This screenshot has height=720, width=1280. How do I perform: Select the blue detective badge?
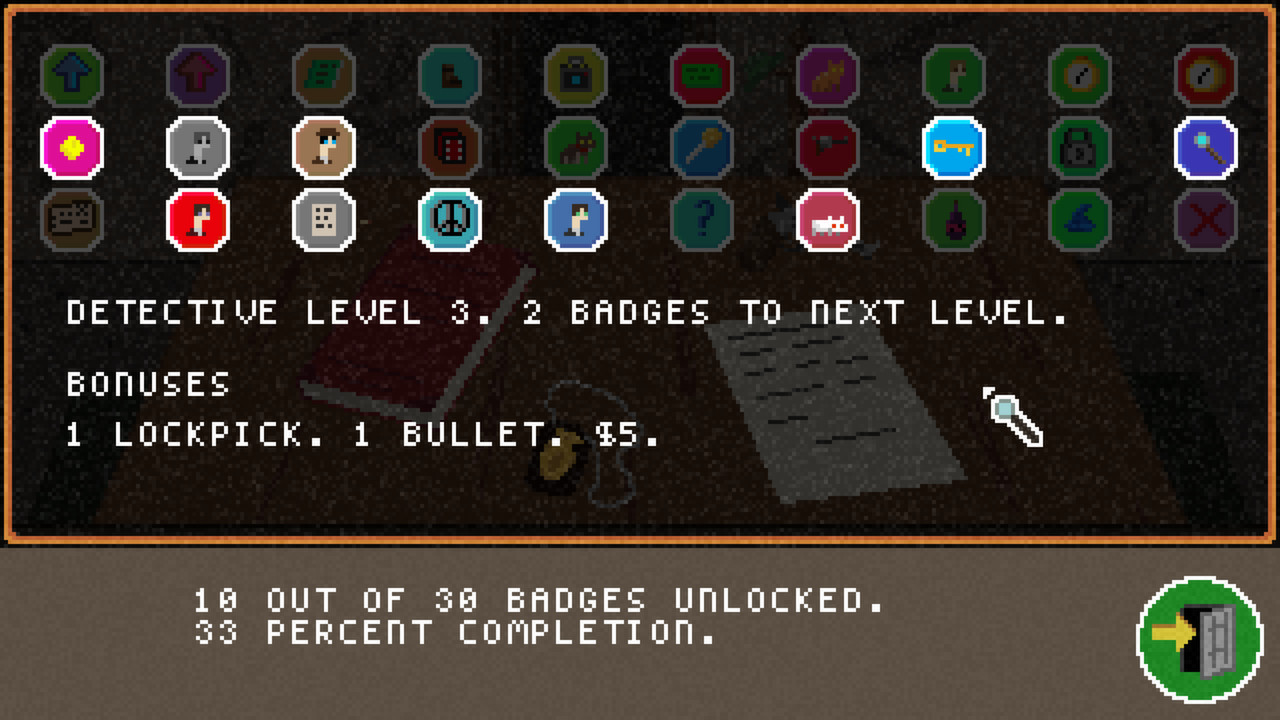pos(576,222)
